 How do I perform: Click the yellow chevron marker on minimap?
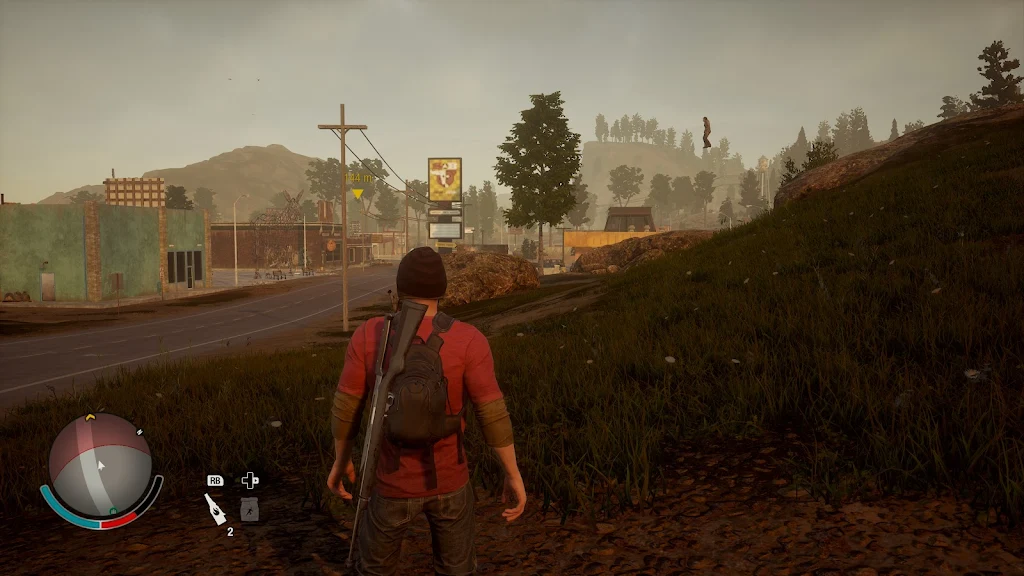[90, 417]
